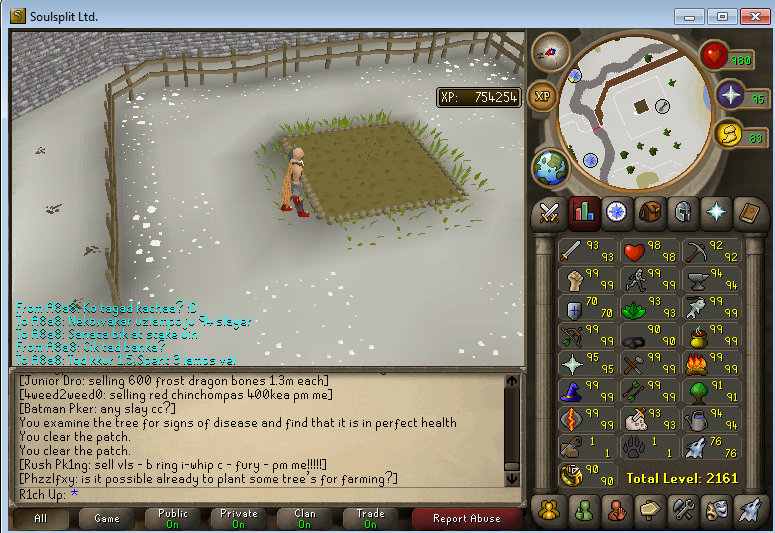Screen dimensions: 775x533
Task: Open the settings wrench tab
Action: click(x=682, y=509)
